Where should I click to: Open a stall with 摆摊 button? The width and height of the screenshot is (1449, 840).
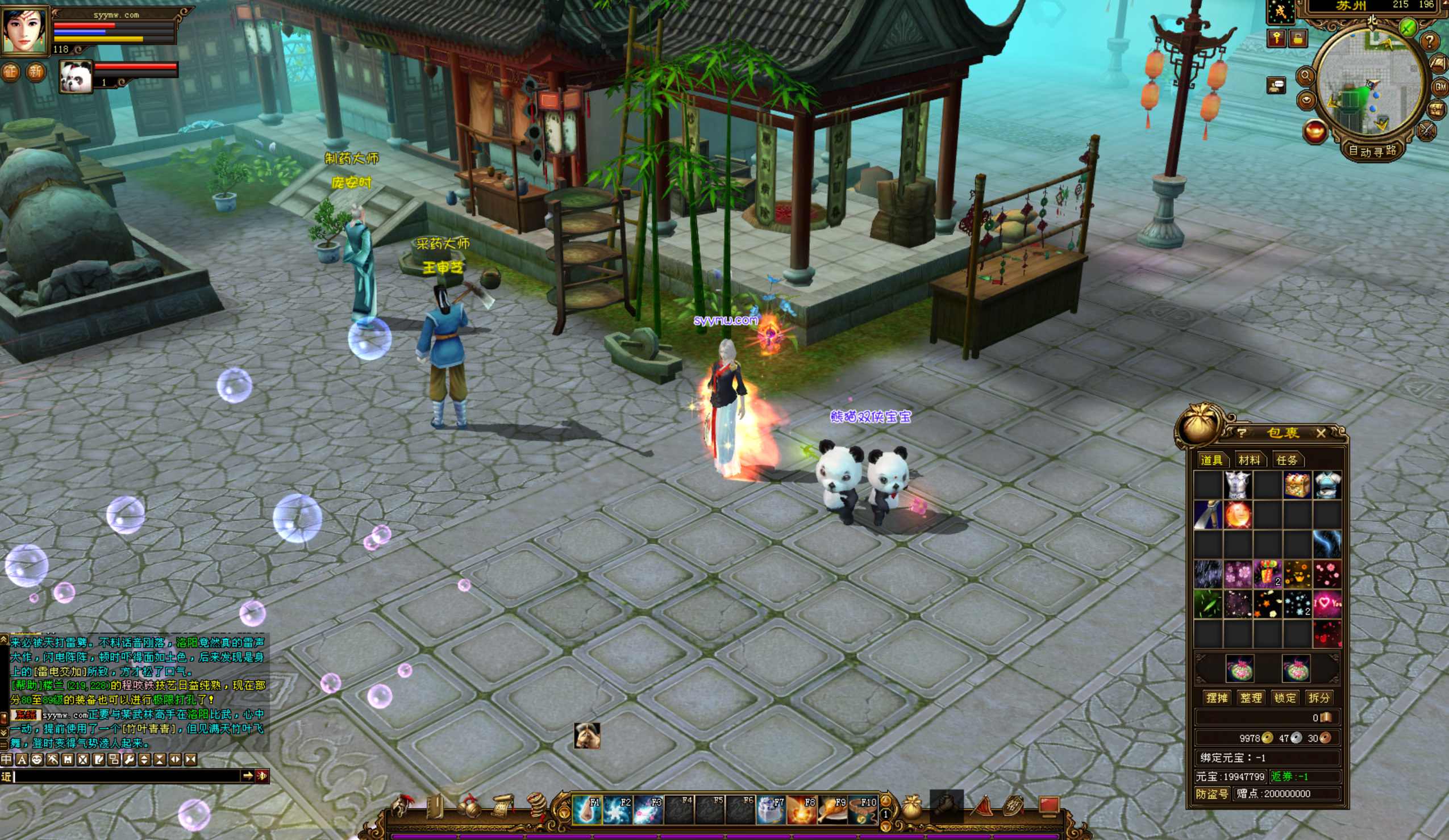pyautogui.click(x=1217, y=698)
